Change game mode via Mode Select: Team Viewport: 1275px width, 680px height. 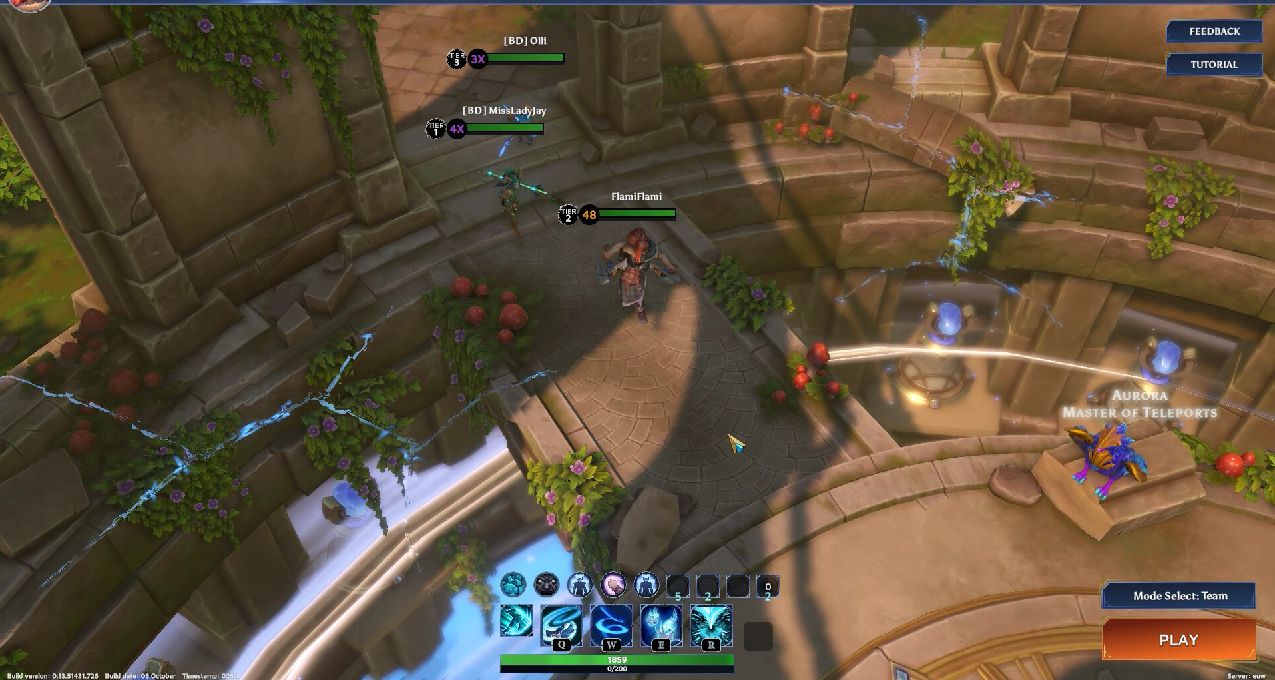tap(1179, 596)
